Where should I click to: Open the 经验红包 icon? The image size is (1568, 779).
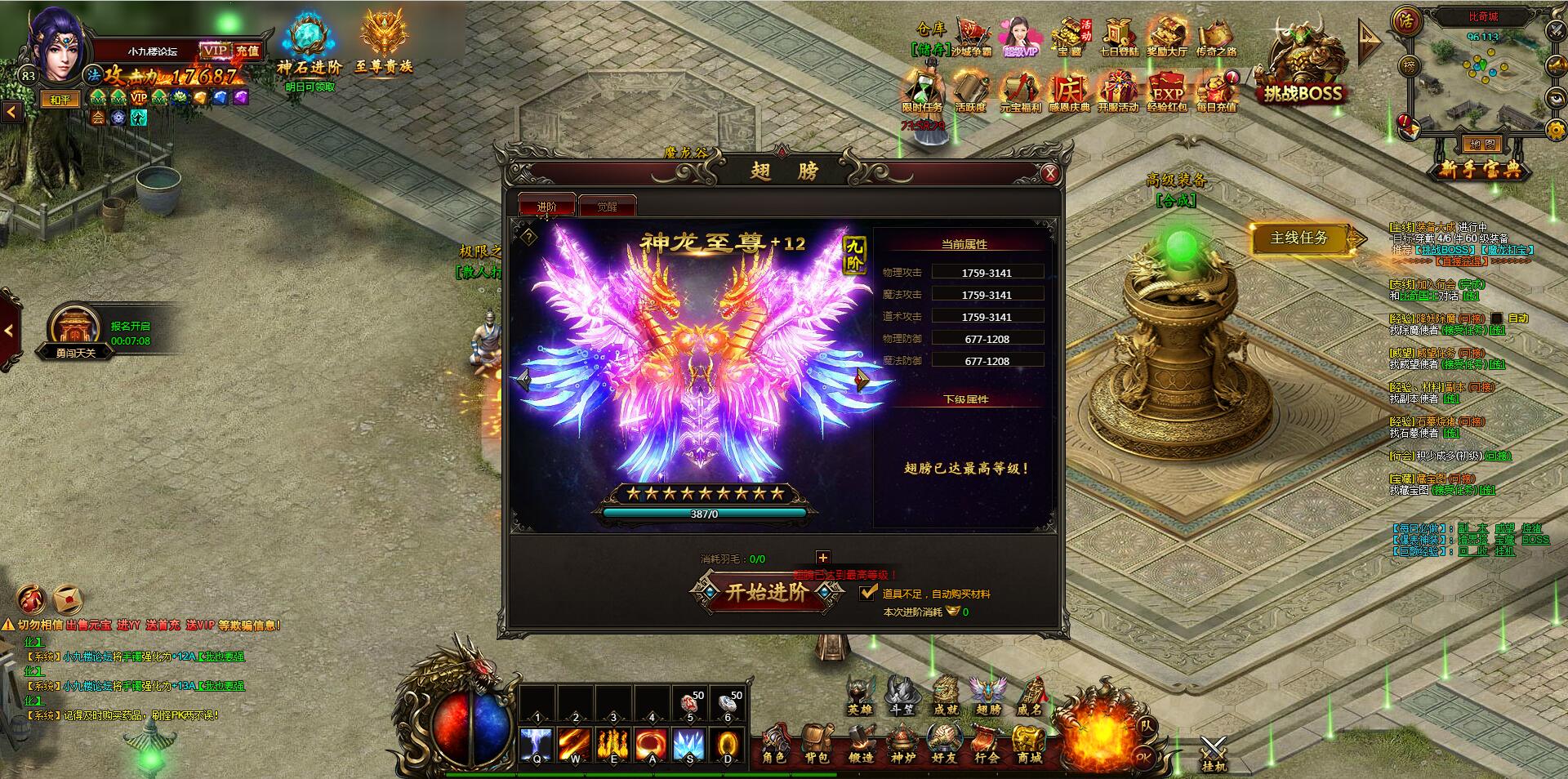point(1167,91)
